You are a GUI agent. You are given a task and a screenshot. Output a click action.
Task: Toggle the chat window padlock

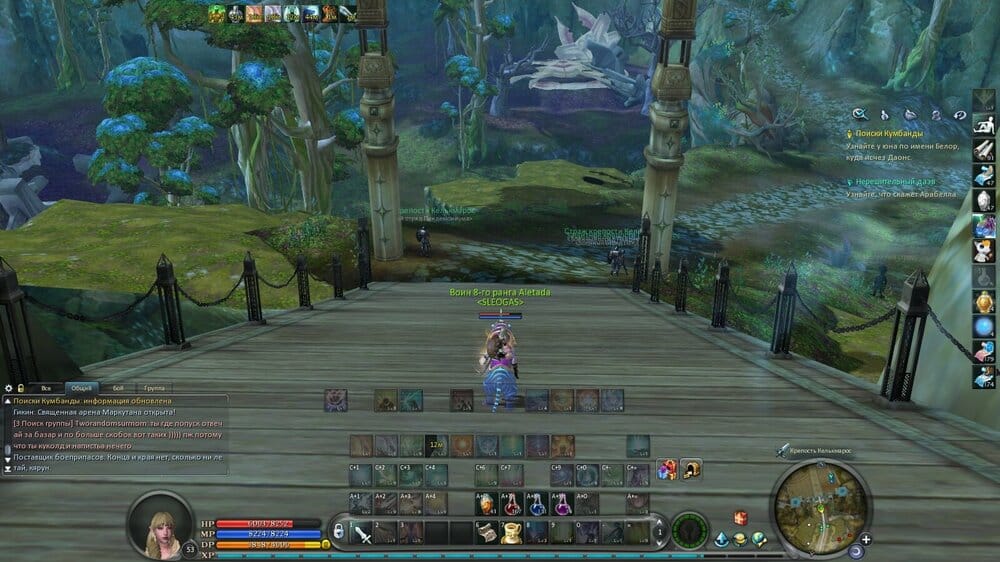click(20, 388)
